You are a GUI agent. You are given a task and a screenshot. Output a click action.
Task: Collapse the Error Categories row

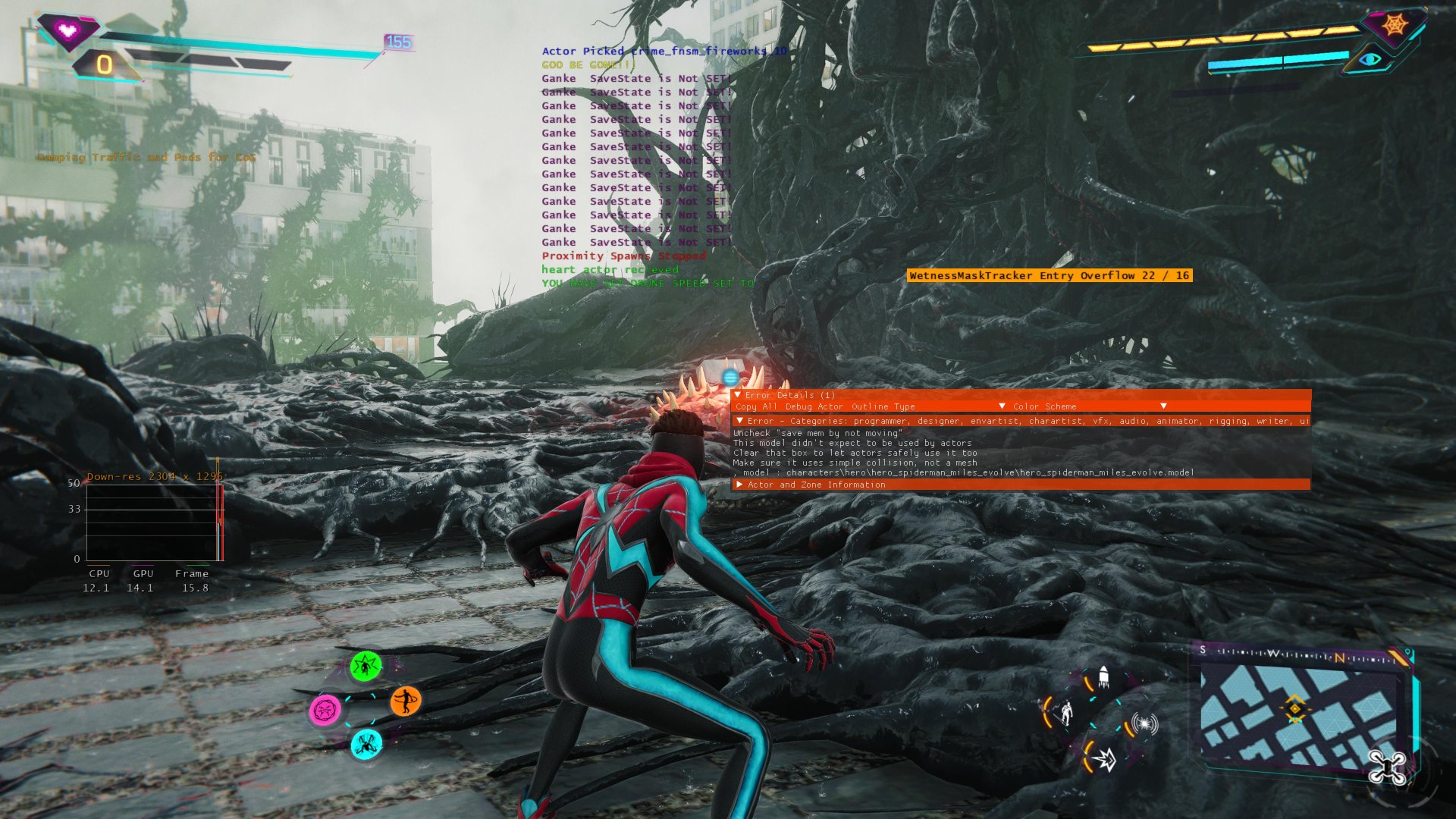(740, 421)
